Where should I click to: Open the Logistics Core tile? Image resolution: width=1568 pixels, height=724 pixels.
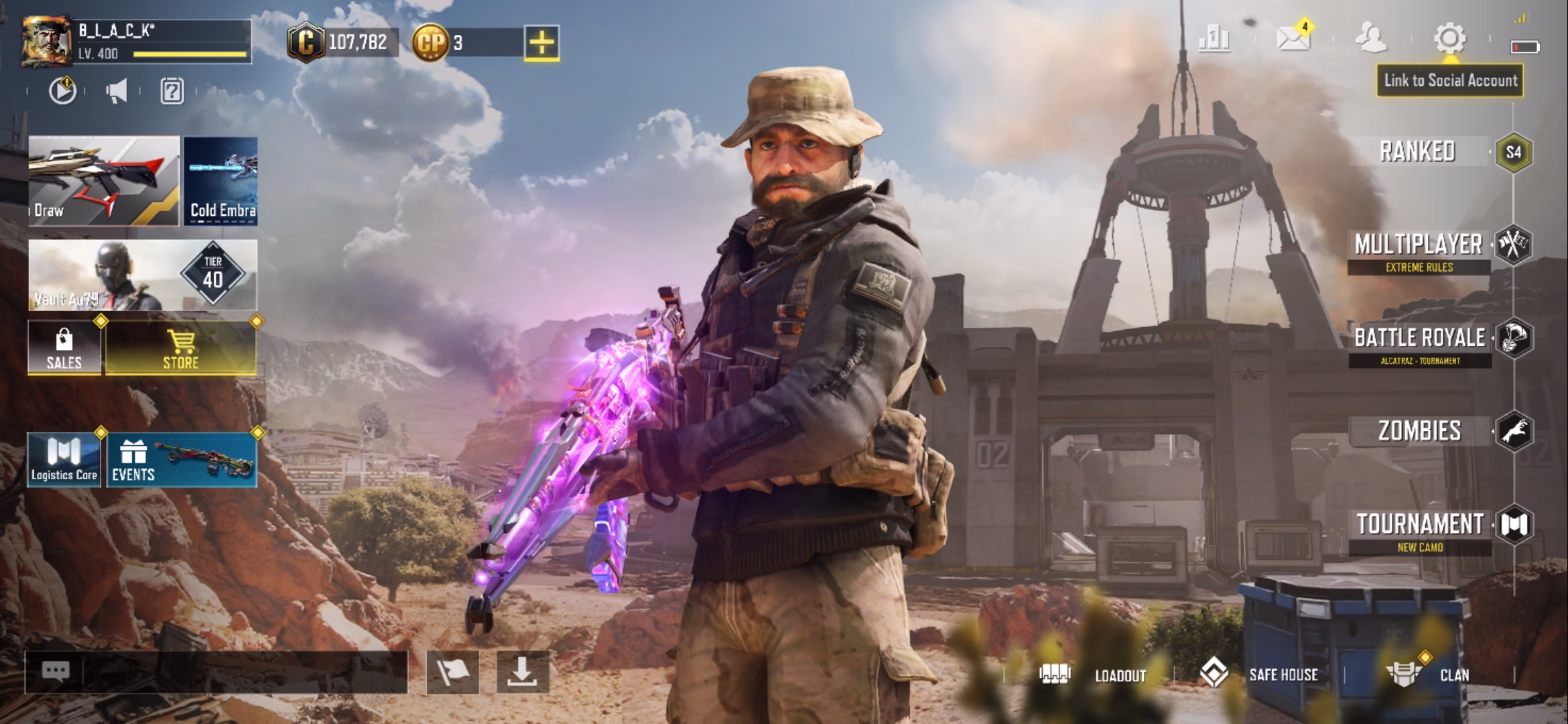[64, 460]
